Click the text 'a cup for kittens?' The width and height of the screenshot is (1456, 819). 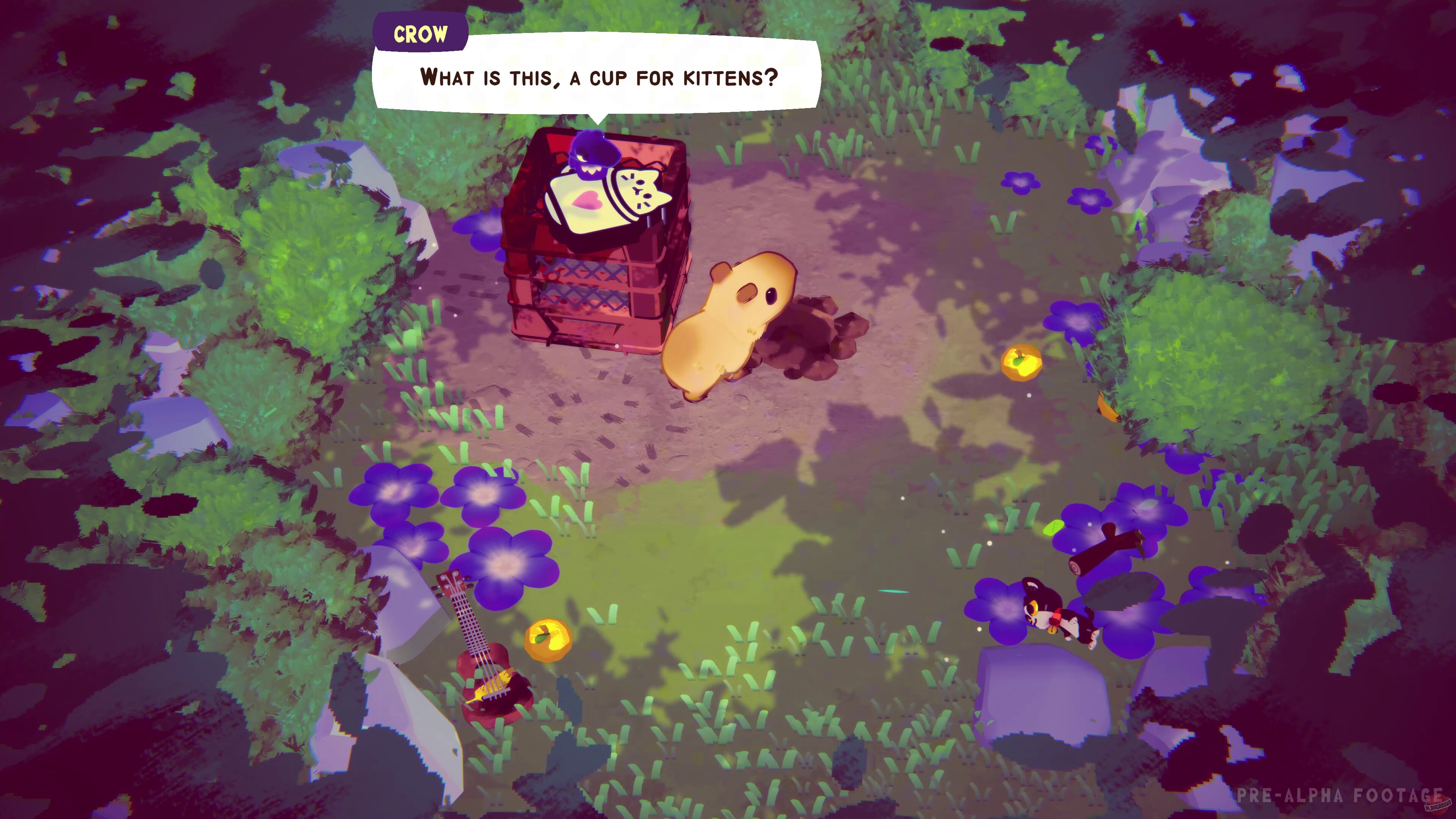pos(675,78)
